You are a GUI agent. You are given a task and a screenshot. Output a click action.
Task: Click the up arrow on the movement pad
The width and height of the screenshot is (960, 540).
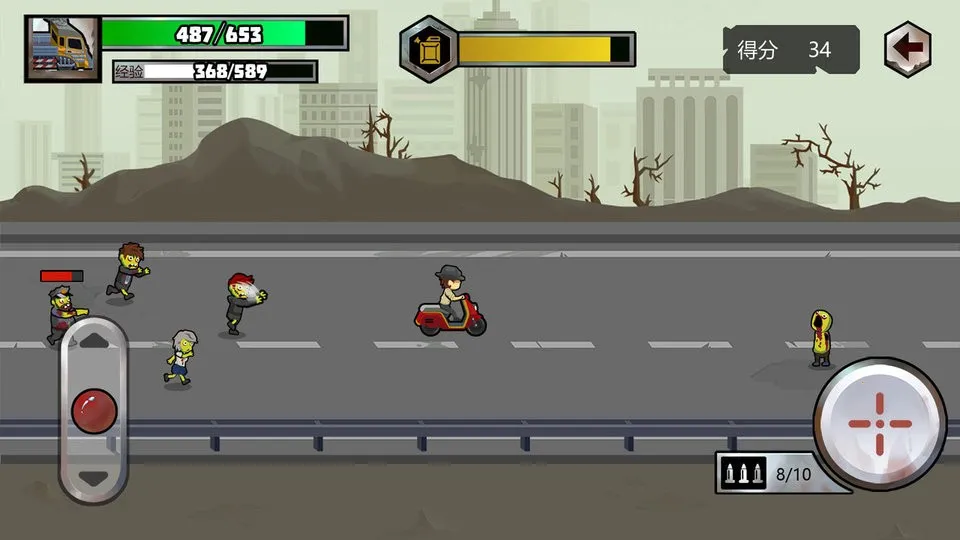93,340
